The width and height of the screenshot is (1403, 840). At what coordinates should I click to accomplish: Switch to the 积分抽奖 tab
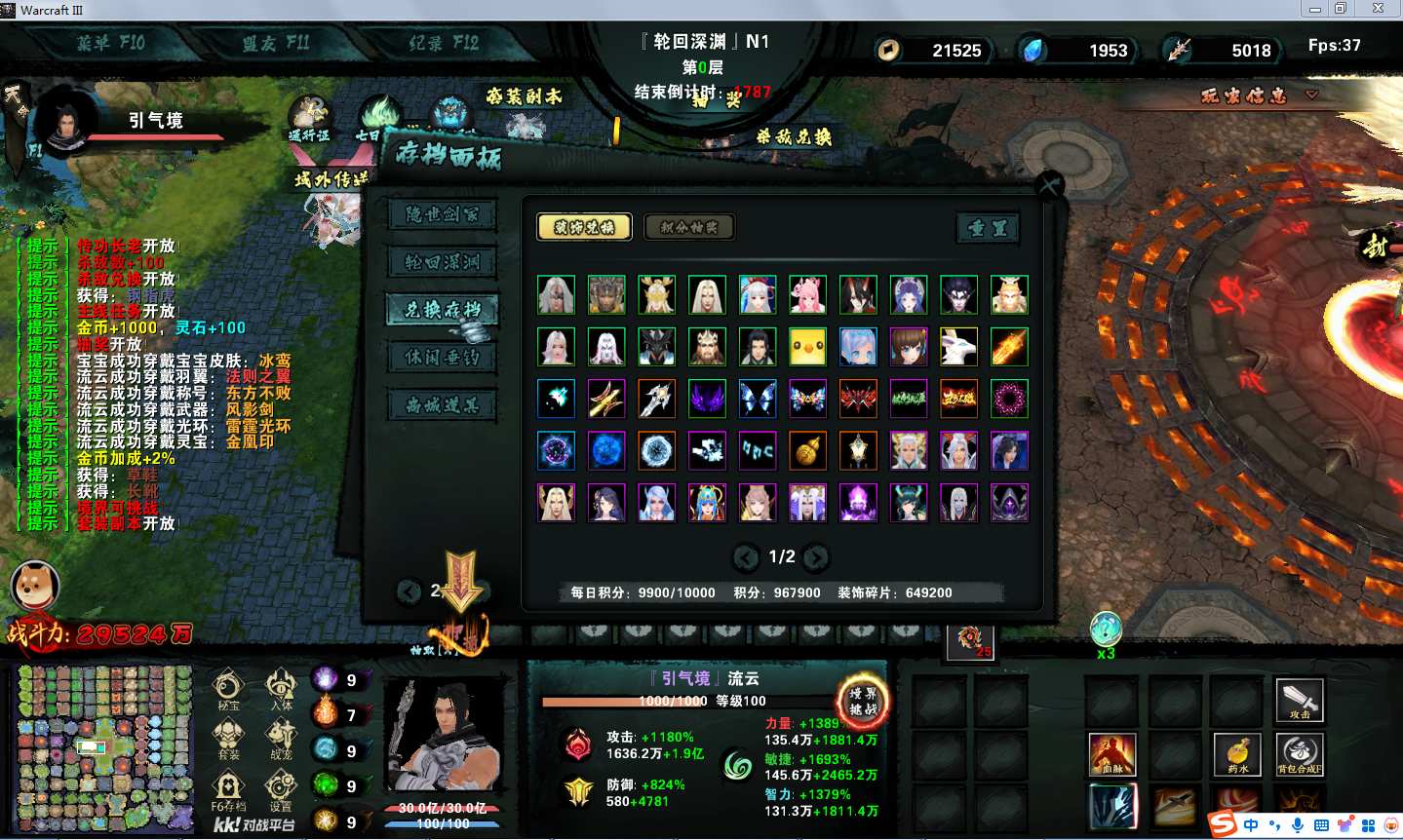688,227
